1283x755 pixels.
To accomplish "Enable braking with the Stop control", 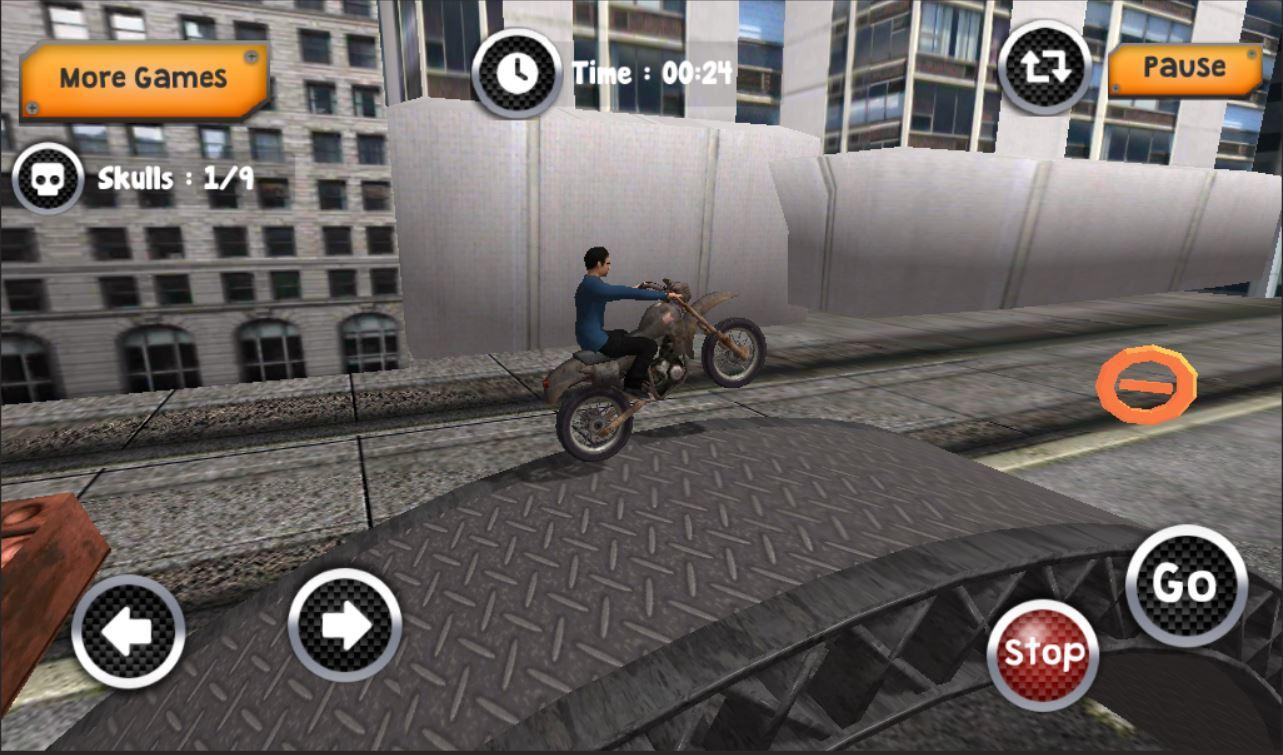I will pyautogui.click(x=1044, y=651).
